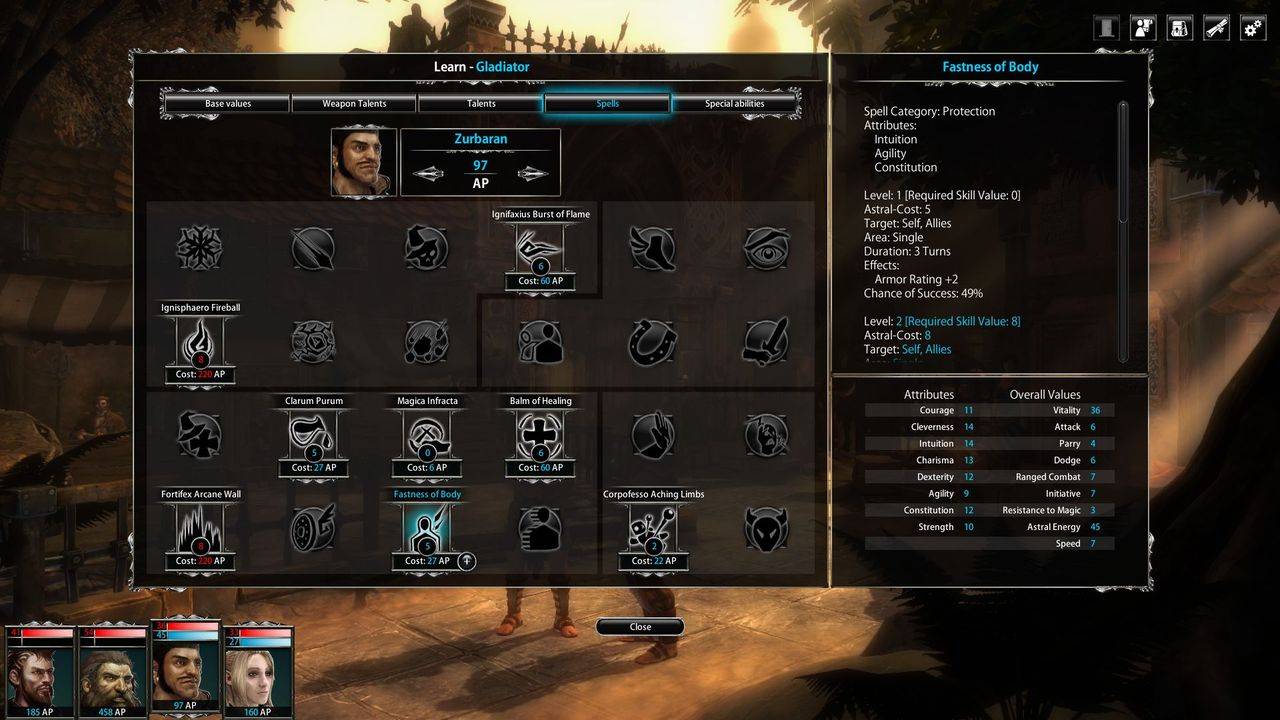The image size is (1280, 720).
Task: Select the Ignifaxius Burst of Flame spell
Action: click(540, 249)
